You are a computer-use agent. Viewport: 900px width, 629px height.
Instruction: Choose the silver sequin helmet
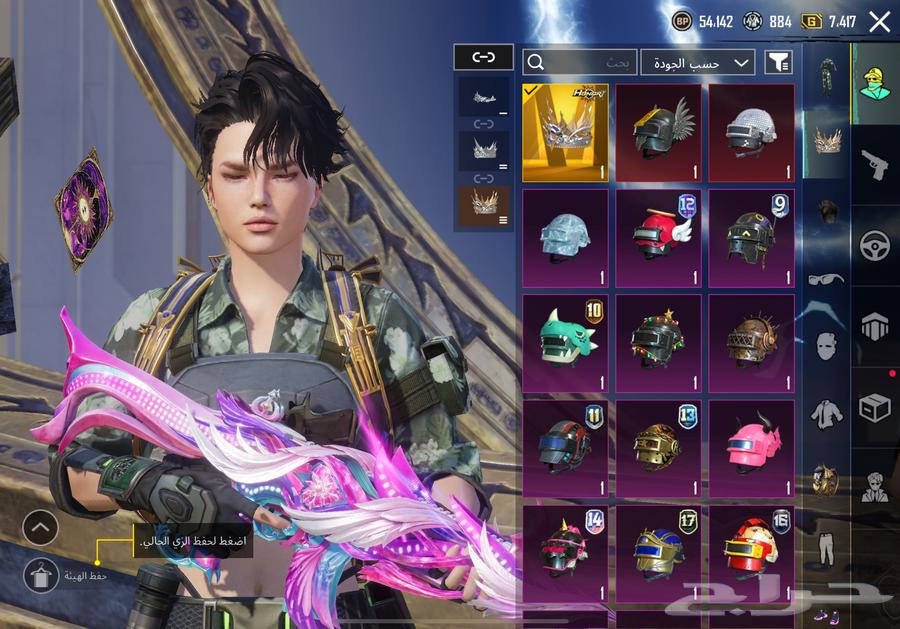[x=751, y=132]
